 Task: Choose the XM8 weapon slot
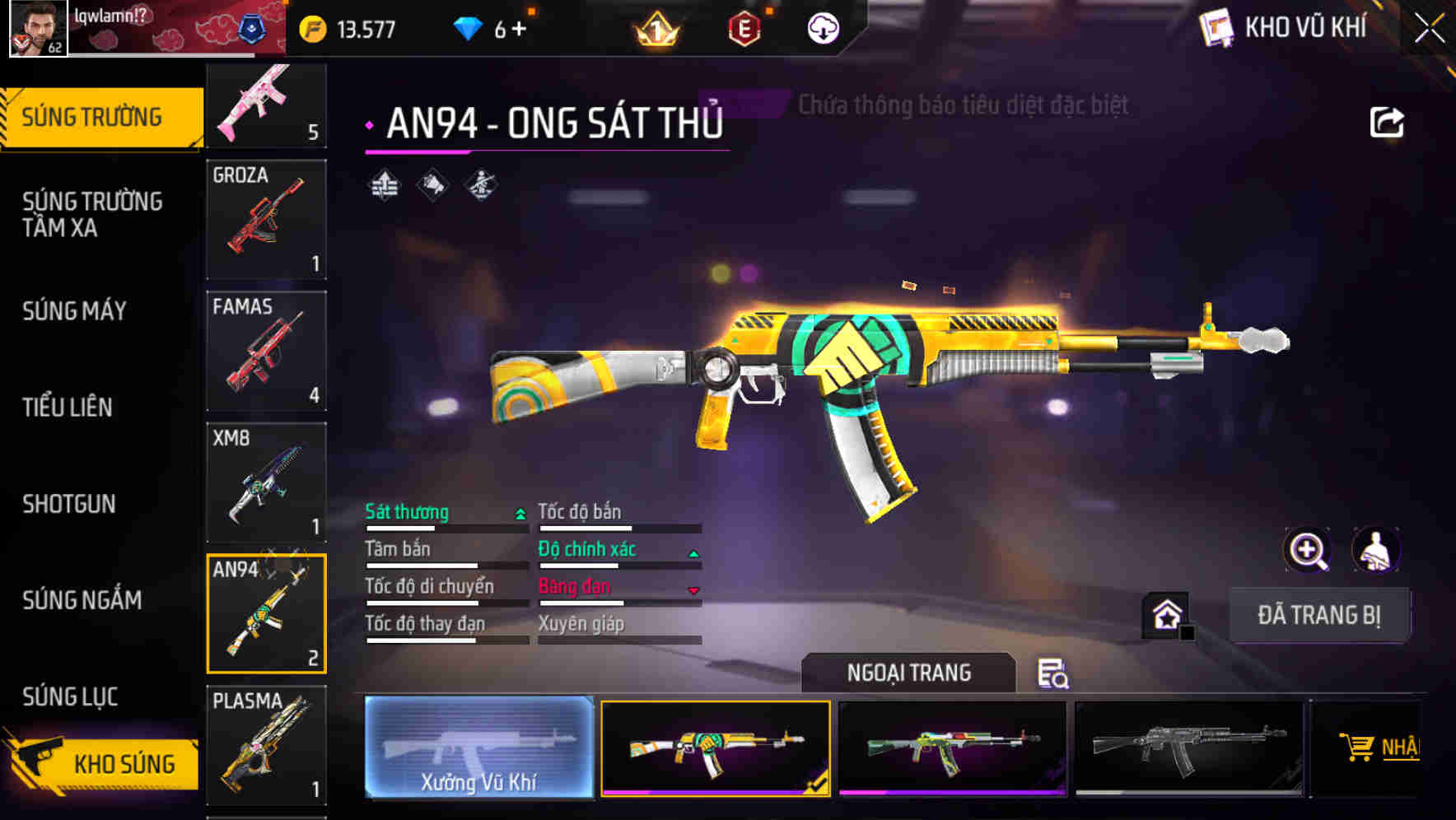[x=266, y=482]
